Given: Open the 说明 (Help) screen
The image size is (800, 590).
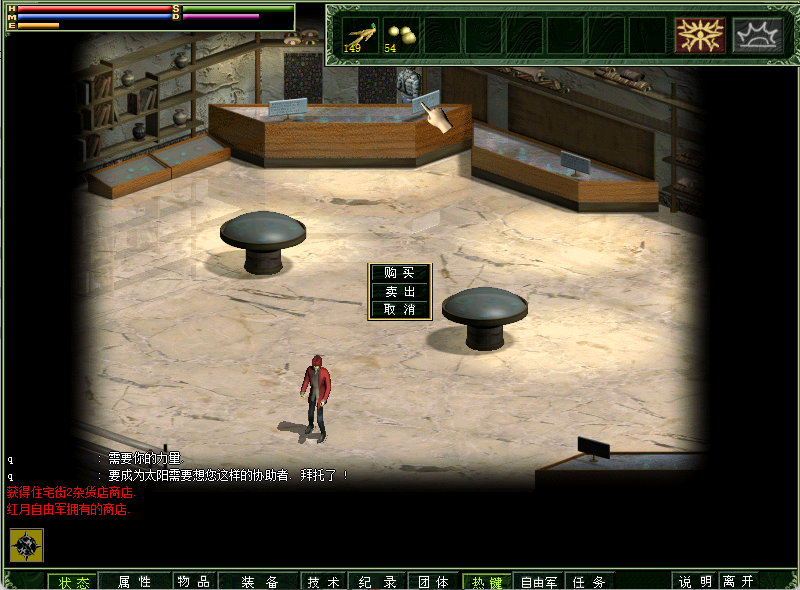Looking at the screenshot, I should [x=696, y=582].
